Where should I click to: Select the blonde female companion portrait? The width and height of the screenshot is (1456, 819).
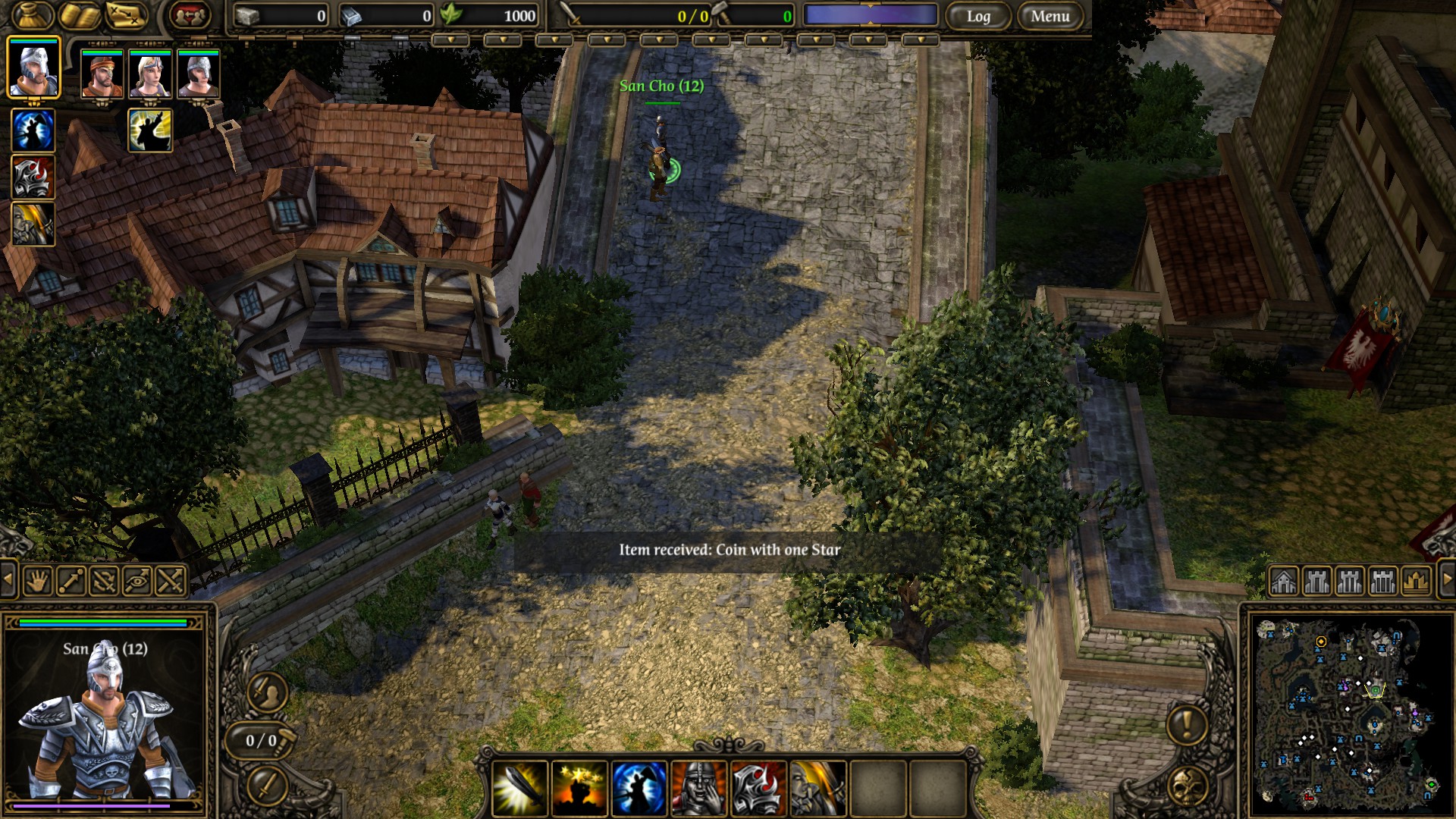coord(150,74)
